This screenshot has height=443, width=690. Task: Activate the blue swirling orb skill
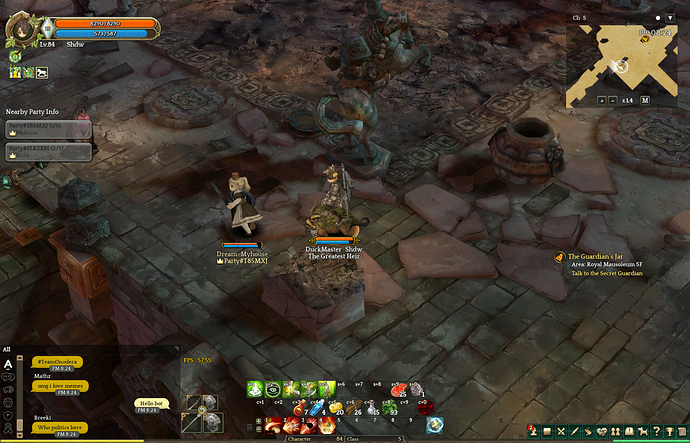[434, 424]
